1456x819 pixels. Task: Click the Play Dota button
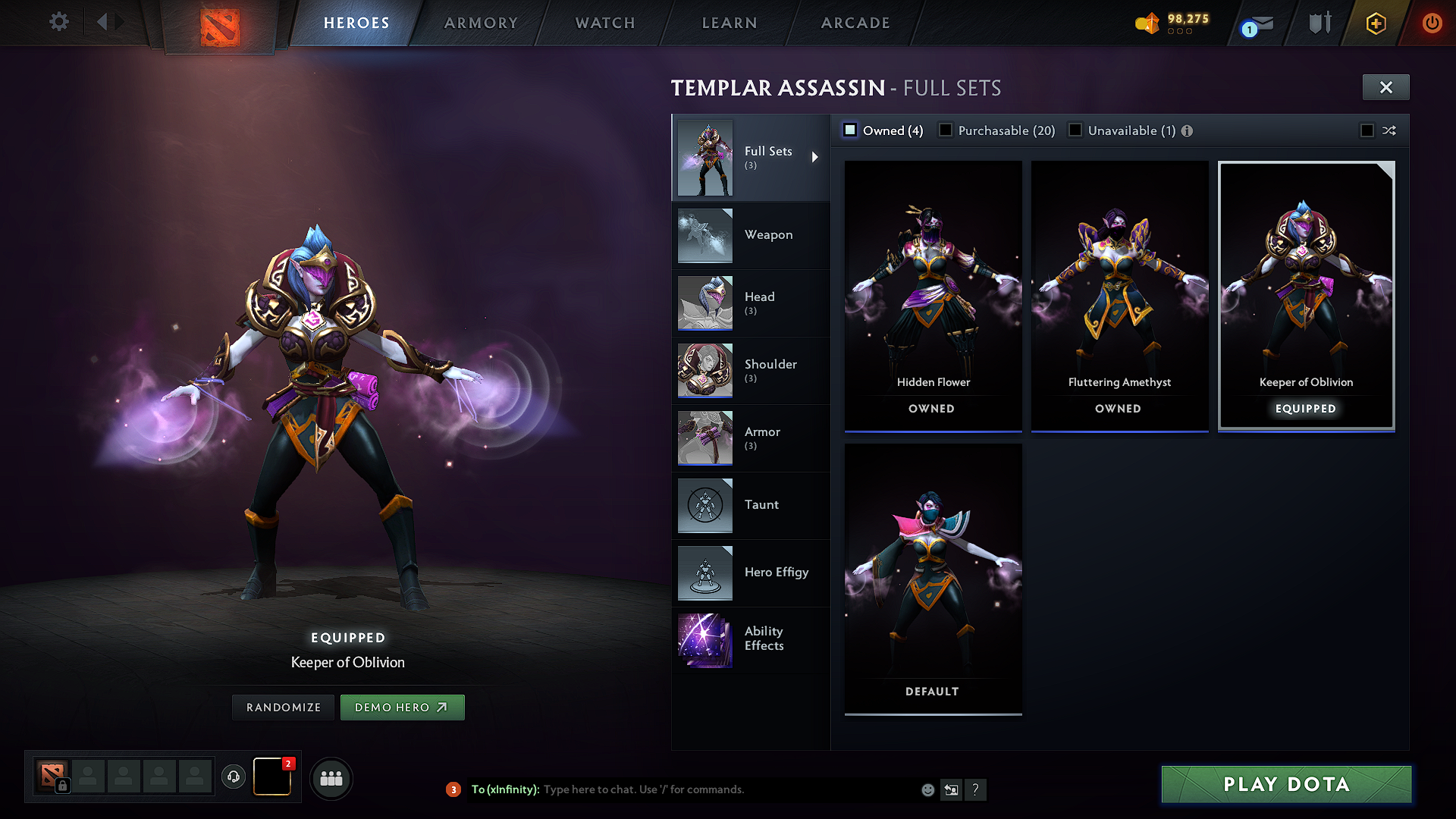[1285, 785]
